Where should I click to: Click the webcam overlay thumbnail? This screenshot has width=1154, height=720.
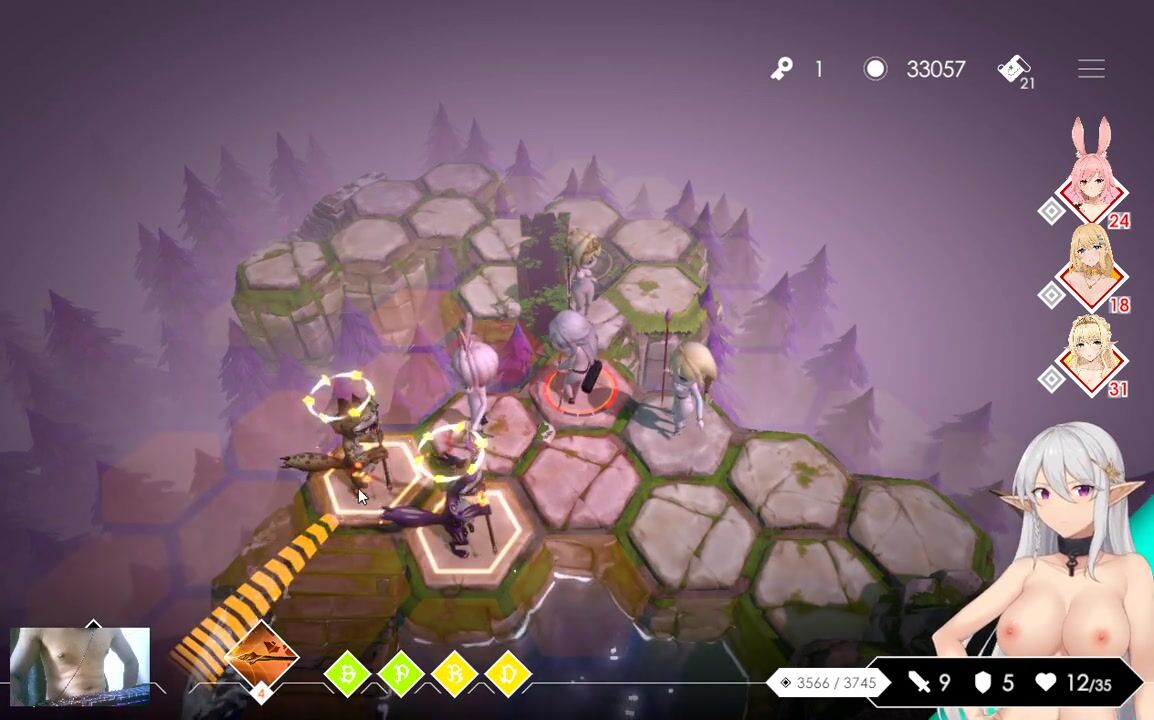80,662
